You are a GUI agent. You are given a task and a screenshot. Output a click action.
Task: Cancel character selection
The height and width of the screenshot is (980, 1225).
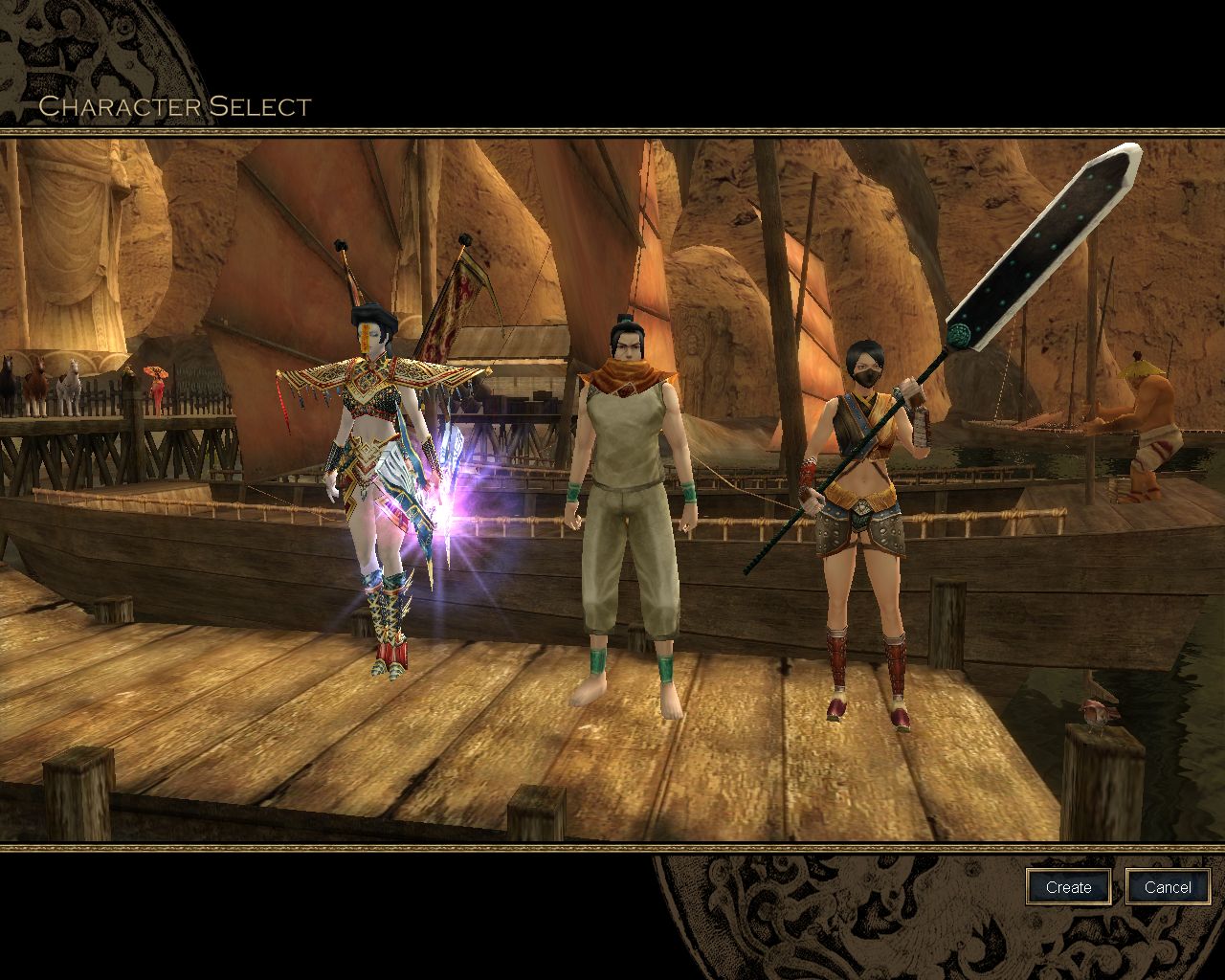[x=1168, y=887]
